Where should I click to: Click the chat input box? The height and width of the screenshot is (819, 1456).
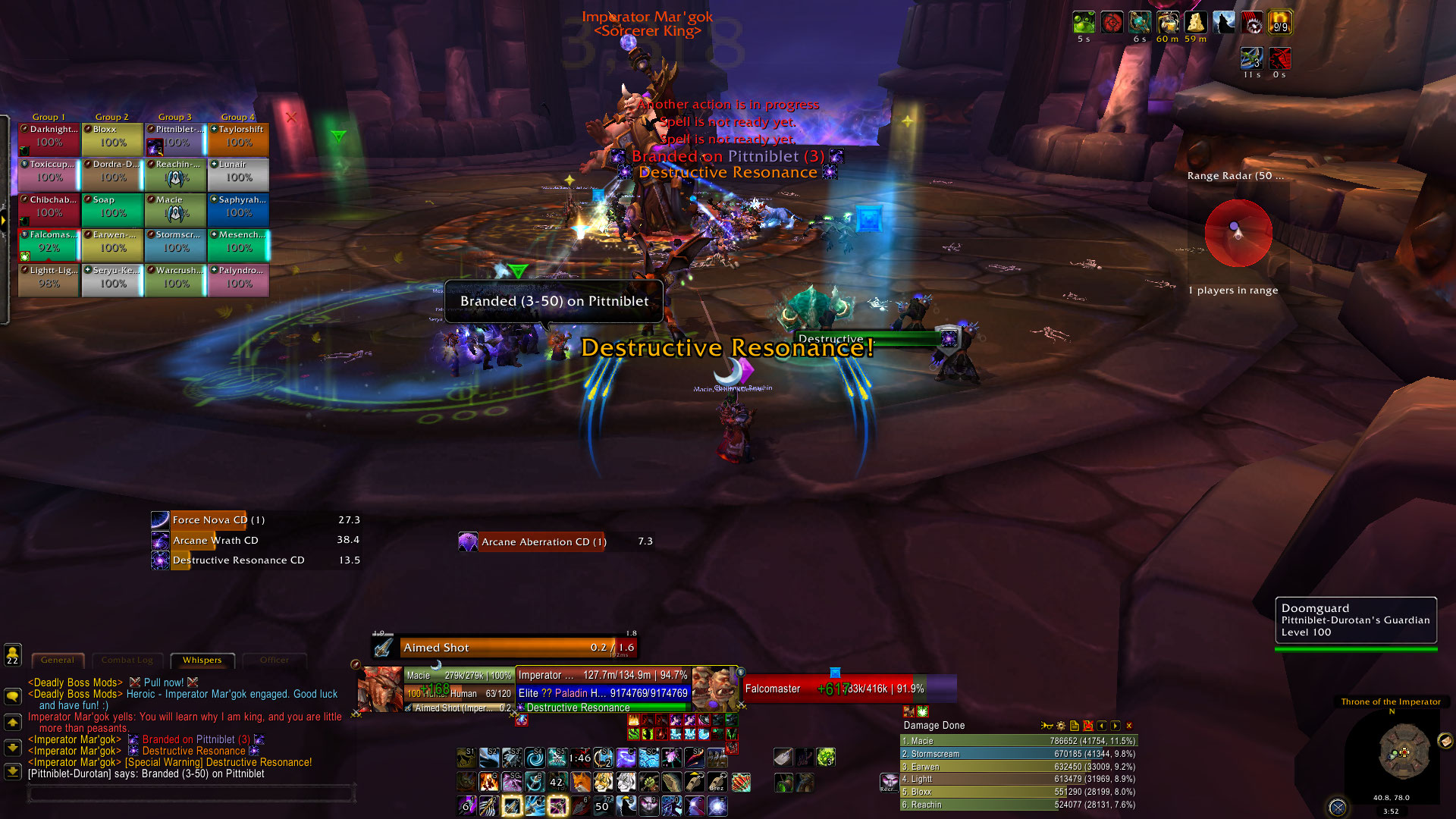pyautogui.click(x=191, y=793)
